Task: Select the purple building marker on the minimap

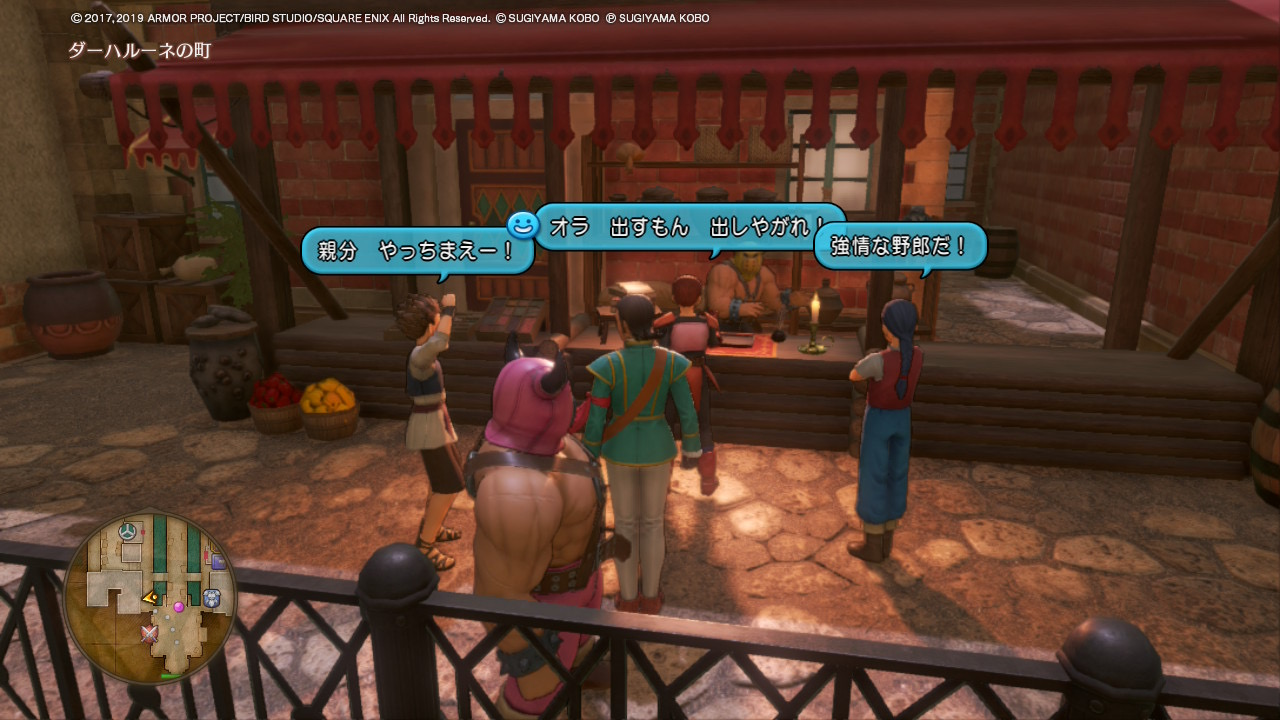Action: click(218, 562)
